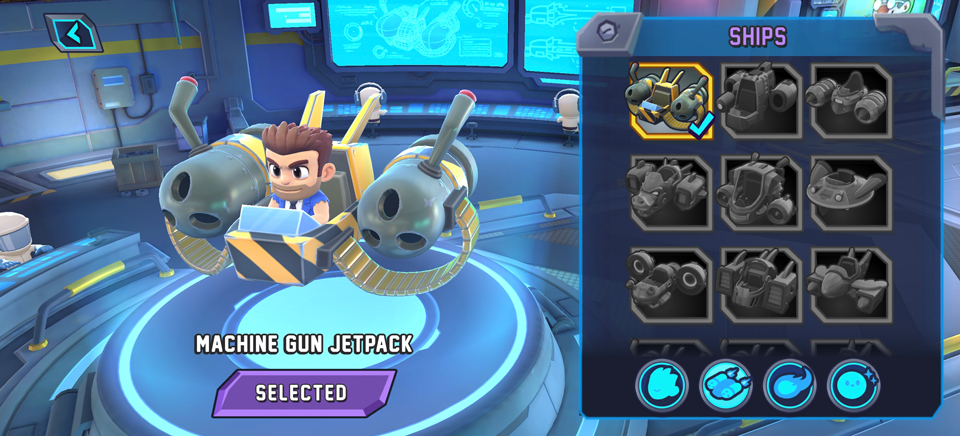Select the locked animal-head ship
The image size is (960, 436).
tap(671, 192)
